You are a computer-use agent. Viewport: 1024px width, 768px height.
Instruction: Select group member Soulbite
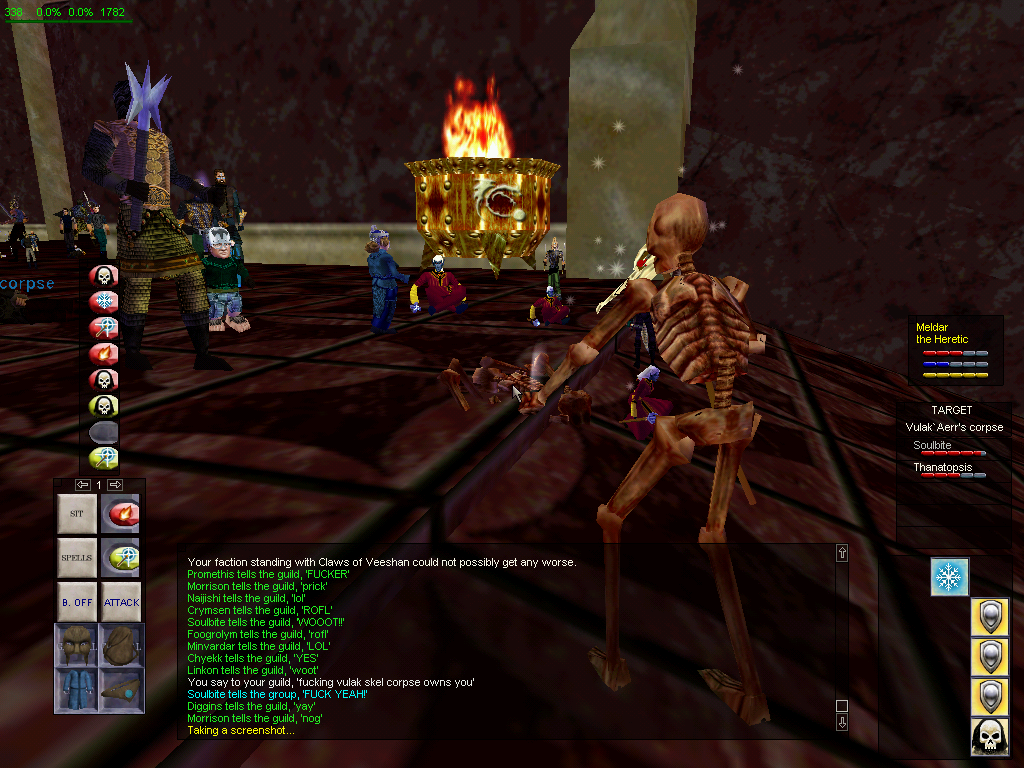coord(932,446)
